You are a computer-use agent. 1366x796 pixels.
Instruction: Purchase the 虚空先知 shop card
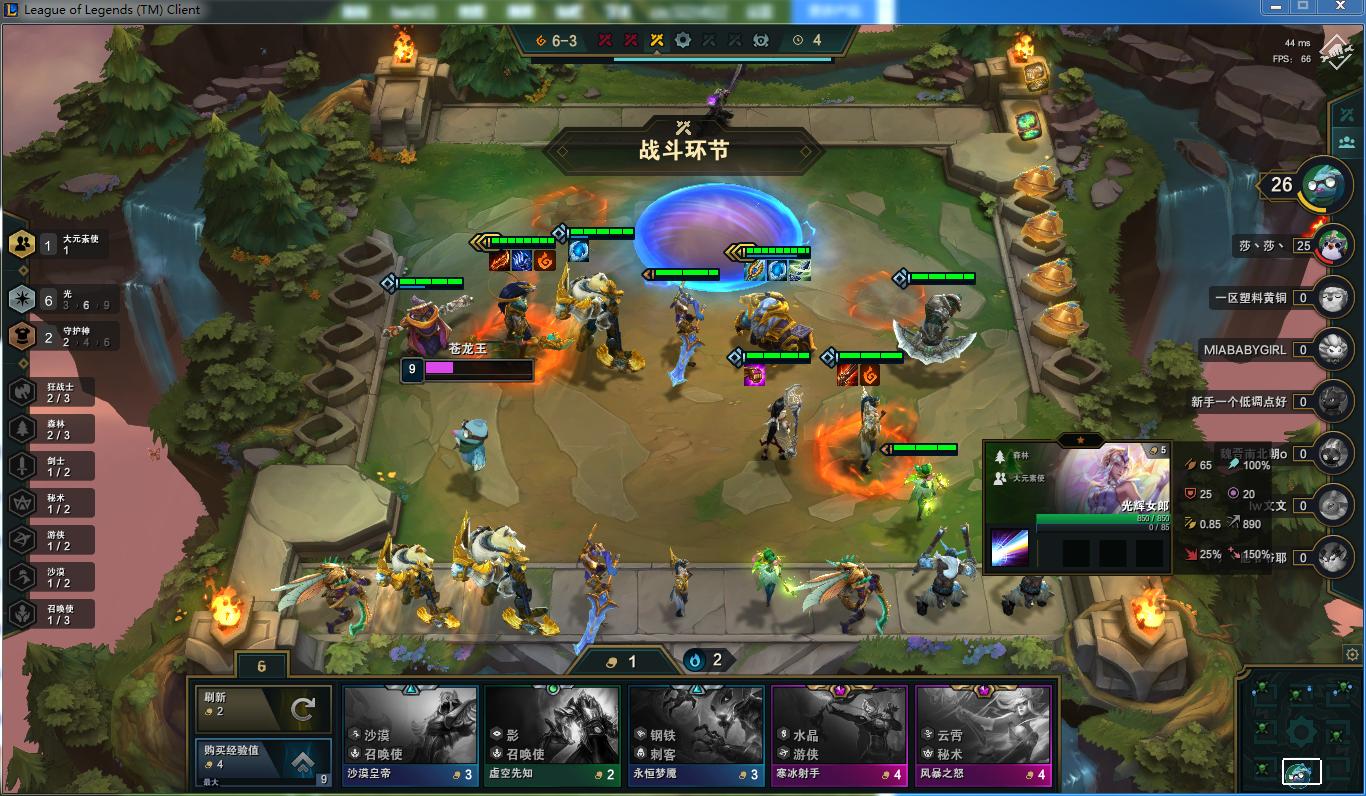click(552, 737)
